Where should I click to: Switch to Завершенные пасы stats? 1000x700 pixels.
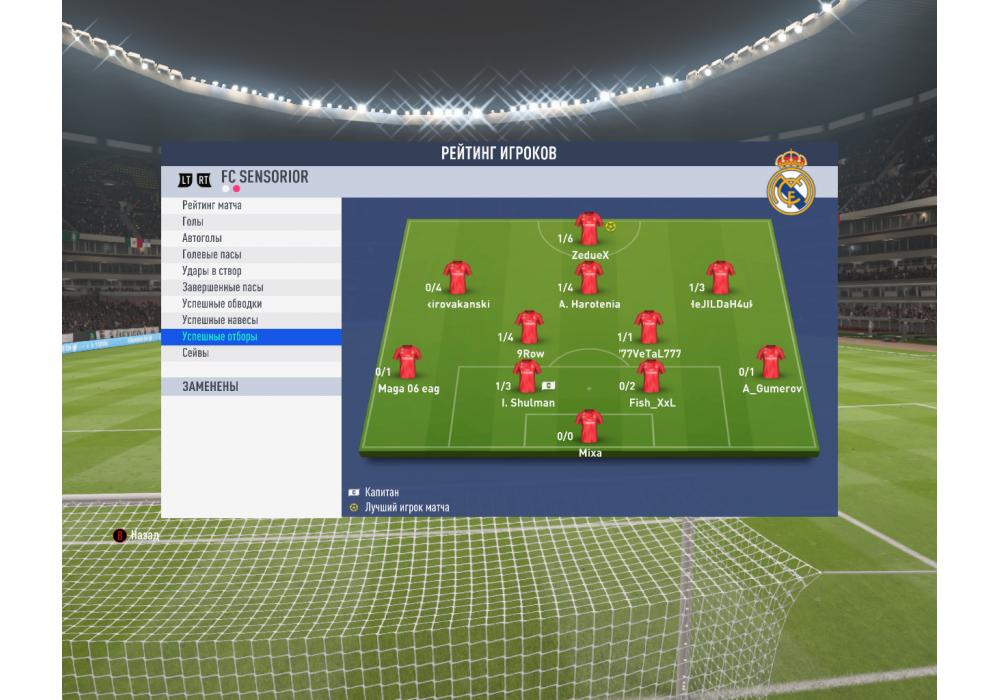click(222, 287)
